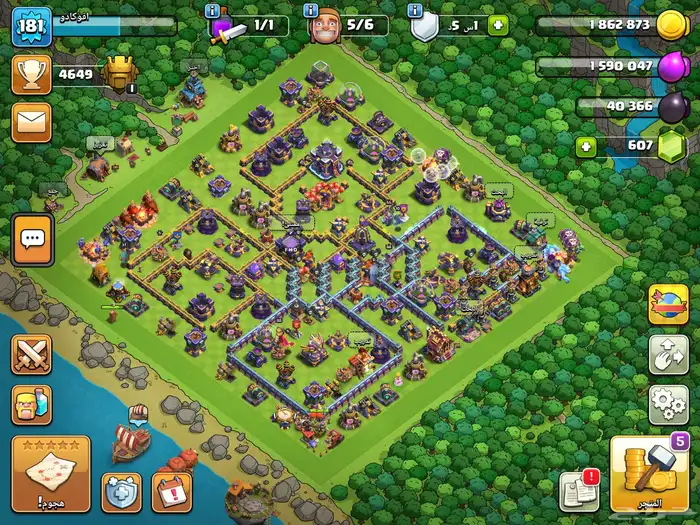This screenshot has height=525, width=700.
Task: Open the calendar events button
Action: pyautogui.click(x=171, y=492)
